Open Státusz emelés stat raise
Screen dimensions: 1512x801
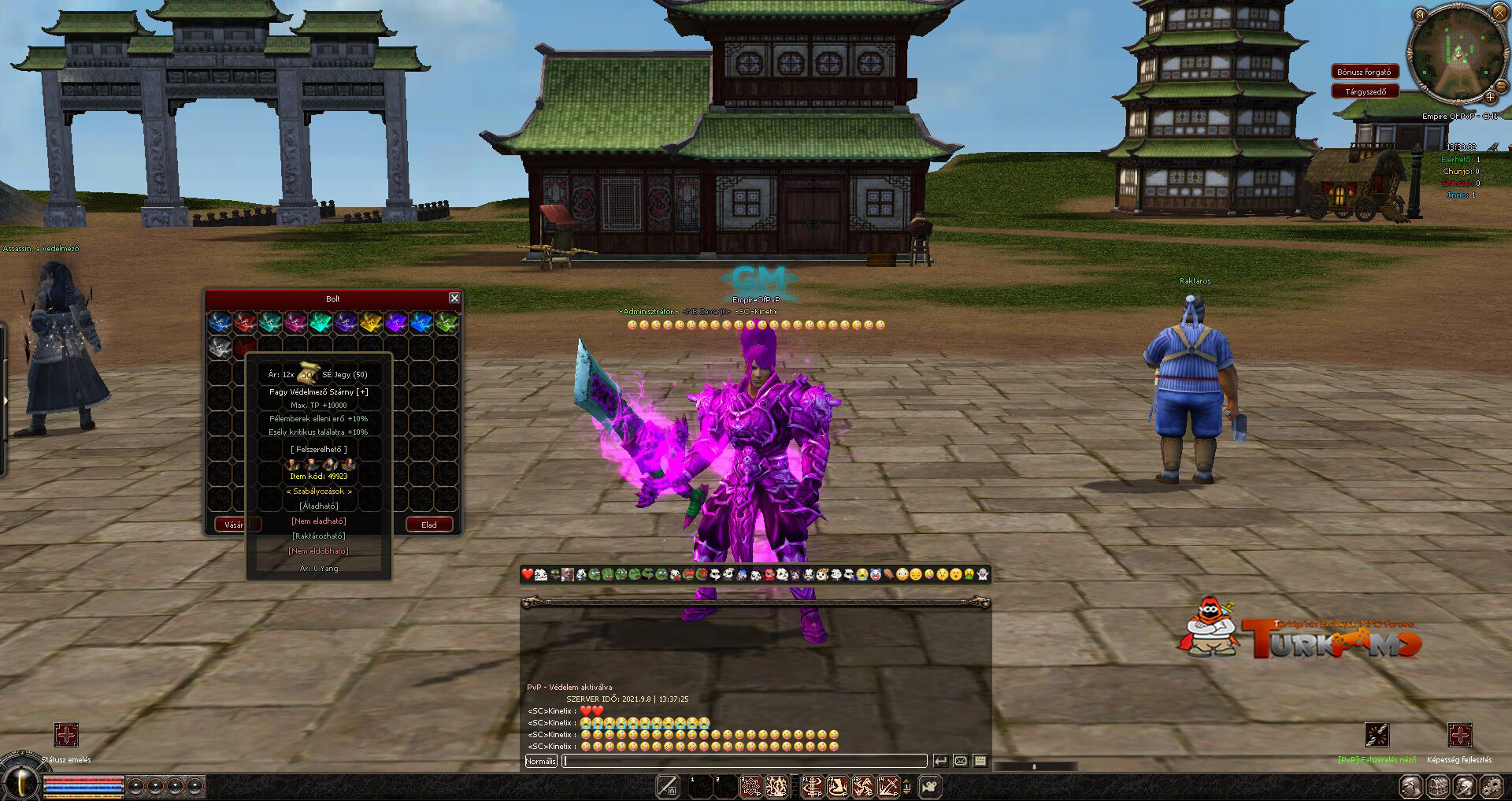click(x=66, y=736)
